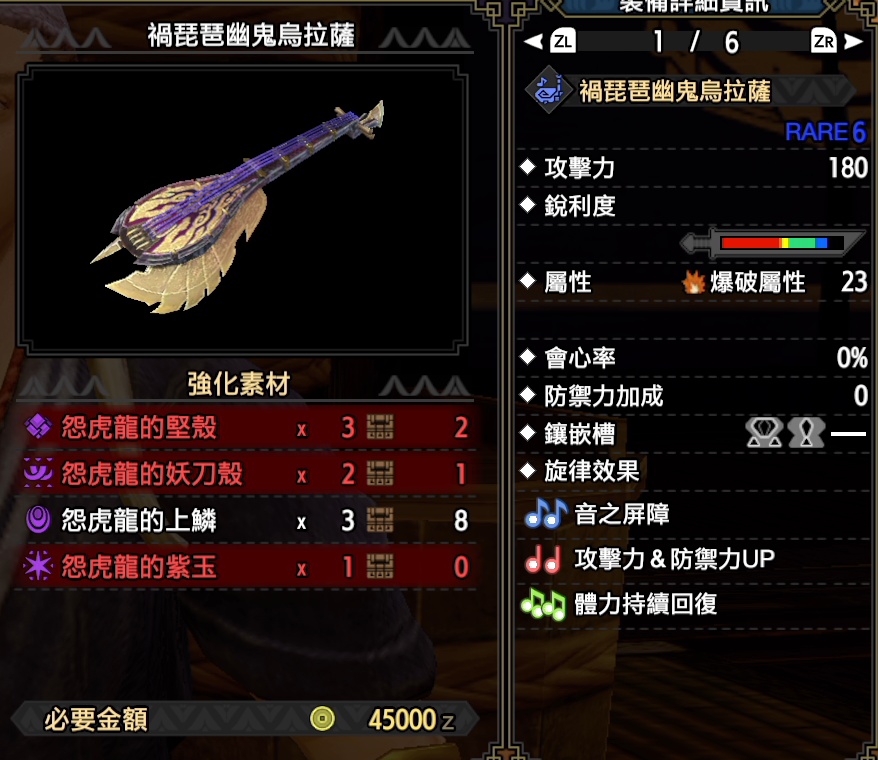The width and height of the screenshot is (878, 760).
Task: Click the 怨虎龍的上鱗 material row
Action: click(x=244, y=520)
